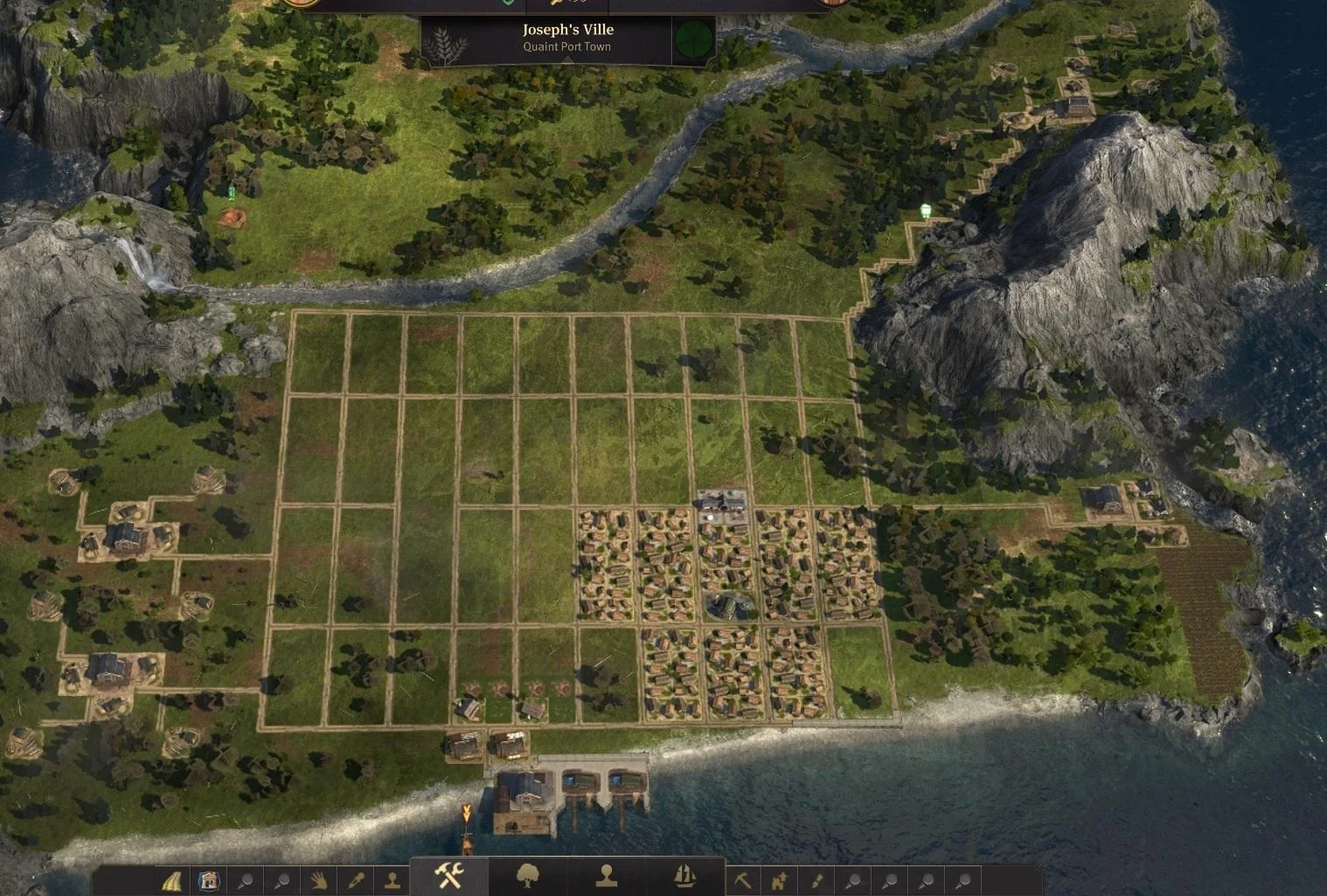
Task: Select the pickaxe demolish tool
Action: pos(742,880)
